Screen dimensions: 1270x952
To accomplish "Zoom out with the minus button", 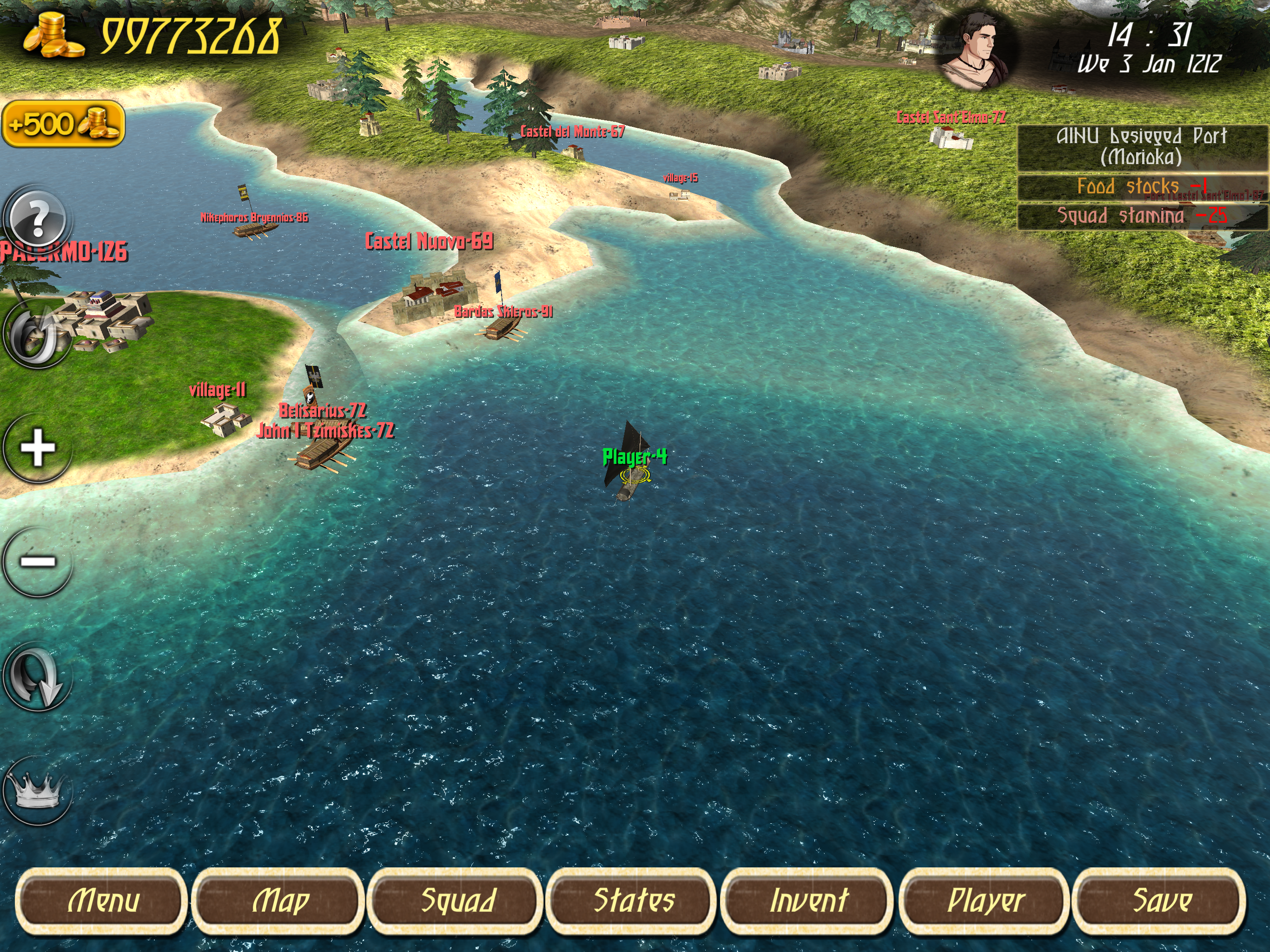I will click(38, 562).
